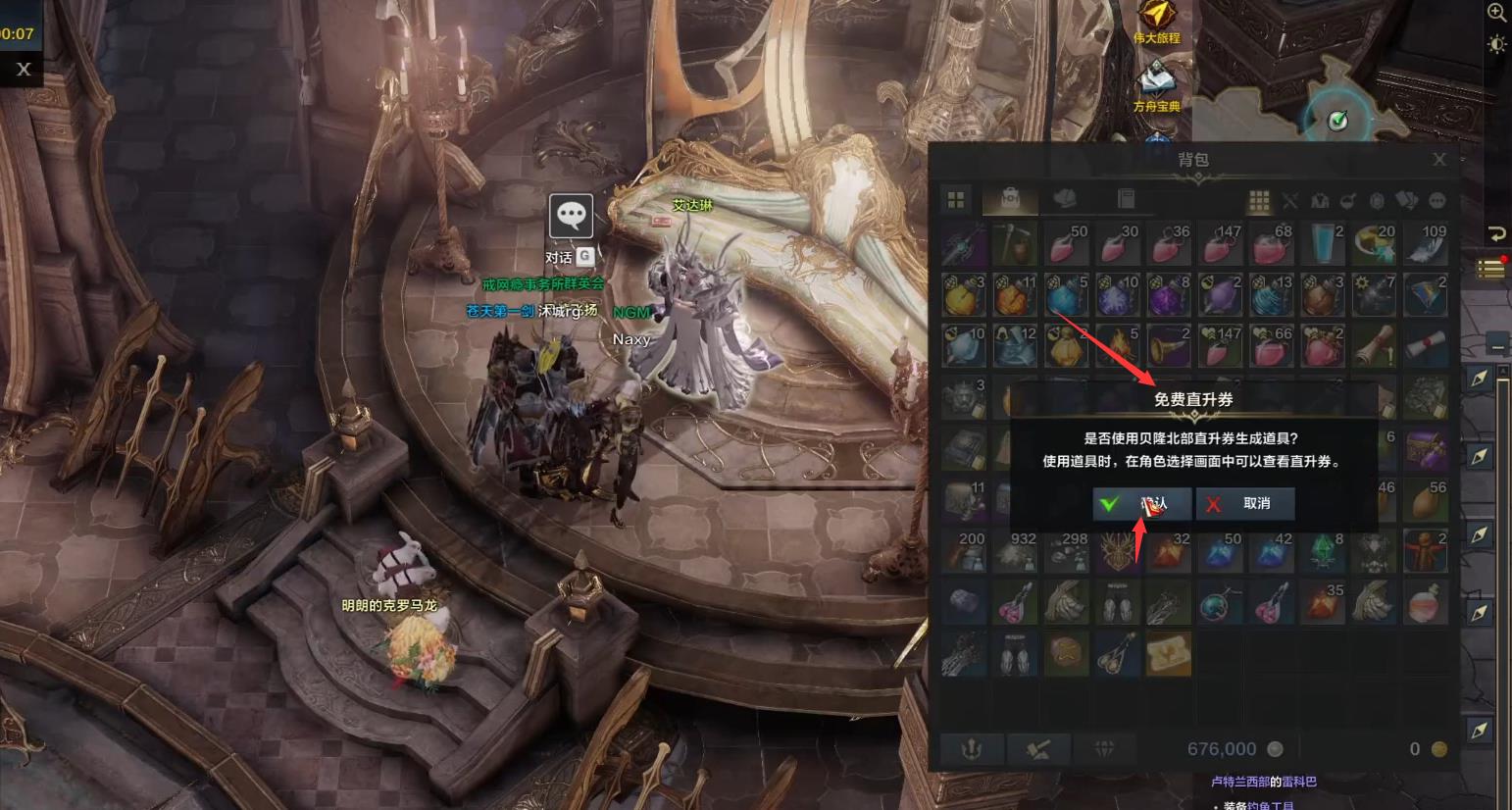
Task: Close the overlay with top-left X
Action: [x=24, y=69]
